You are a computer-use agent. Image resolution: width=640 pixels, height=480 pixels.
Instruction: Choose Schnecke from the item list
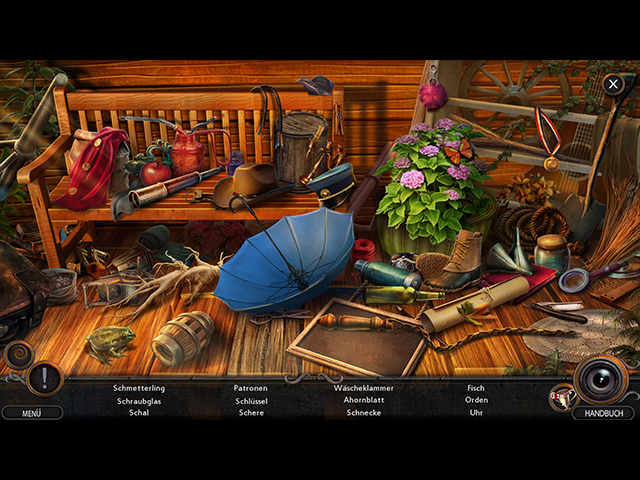pyautogui.click(x=364, y=412)
